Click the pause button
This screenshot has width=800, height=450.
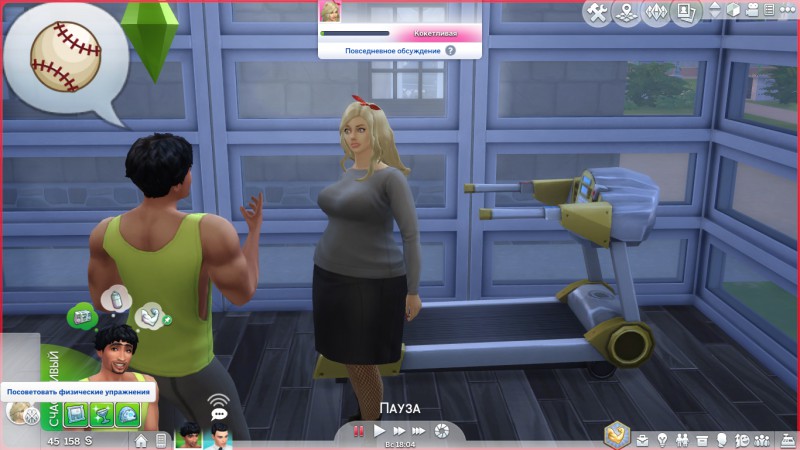coord(358,431)
